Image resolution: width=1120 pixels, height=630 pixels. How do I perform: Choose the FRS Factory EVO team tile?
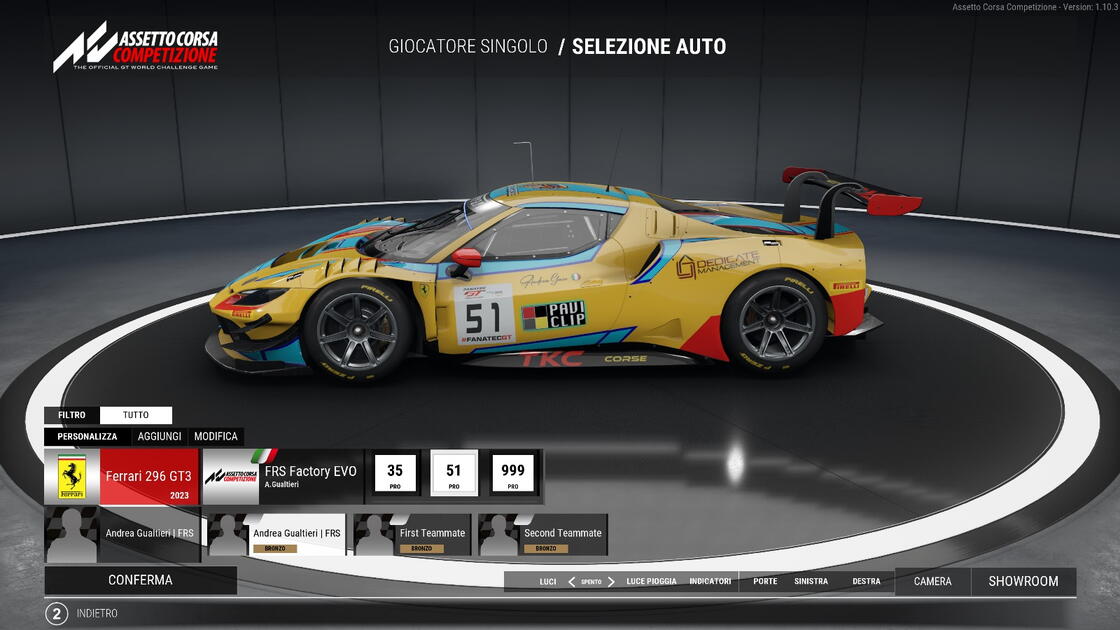coord(282,477)
